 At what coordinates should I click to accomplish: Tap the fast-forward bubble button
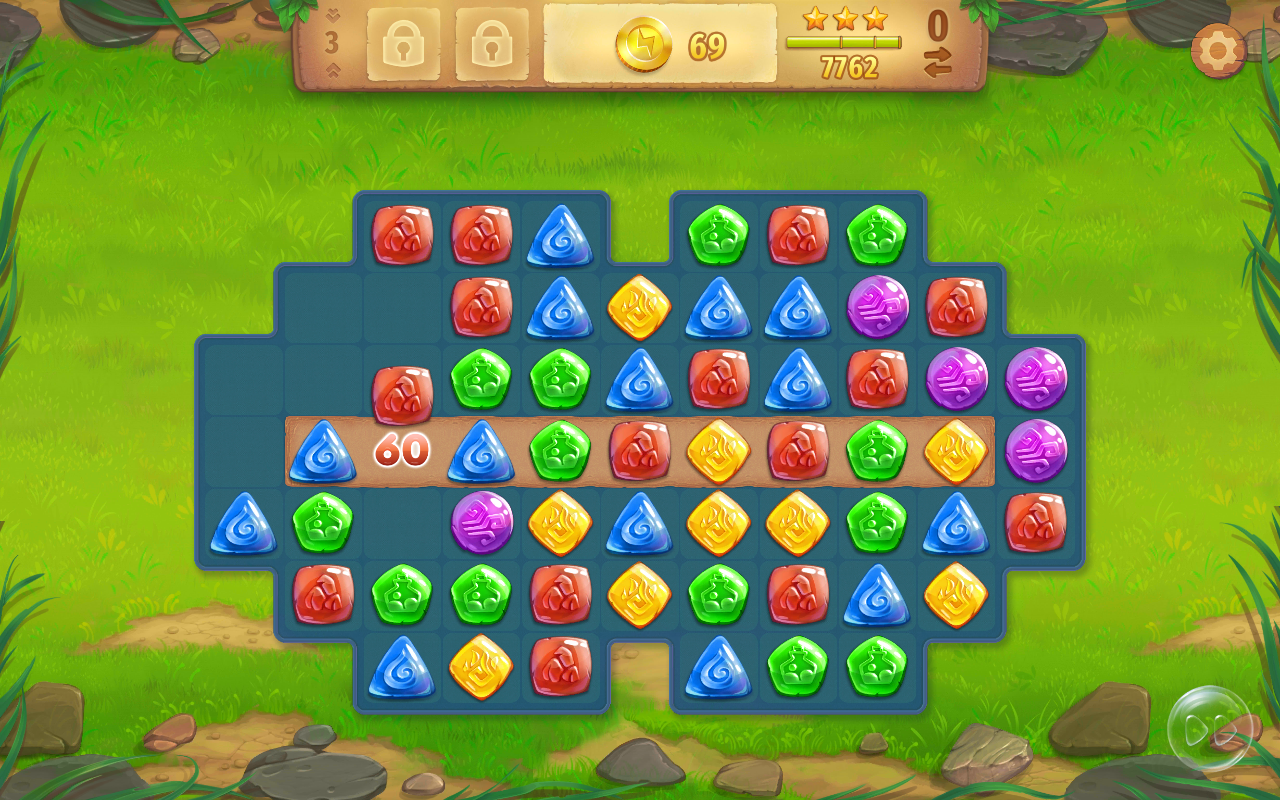click(1209, 728)
